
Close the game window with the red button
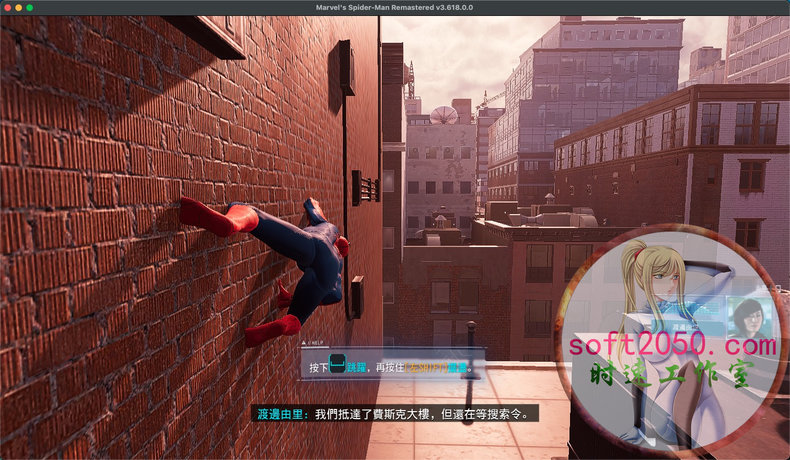7,7
